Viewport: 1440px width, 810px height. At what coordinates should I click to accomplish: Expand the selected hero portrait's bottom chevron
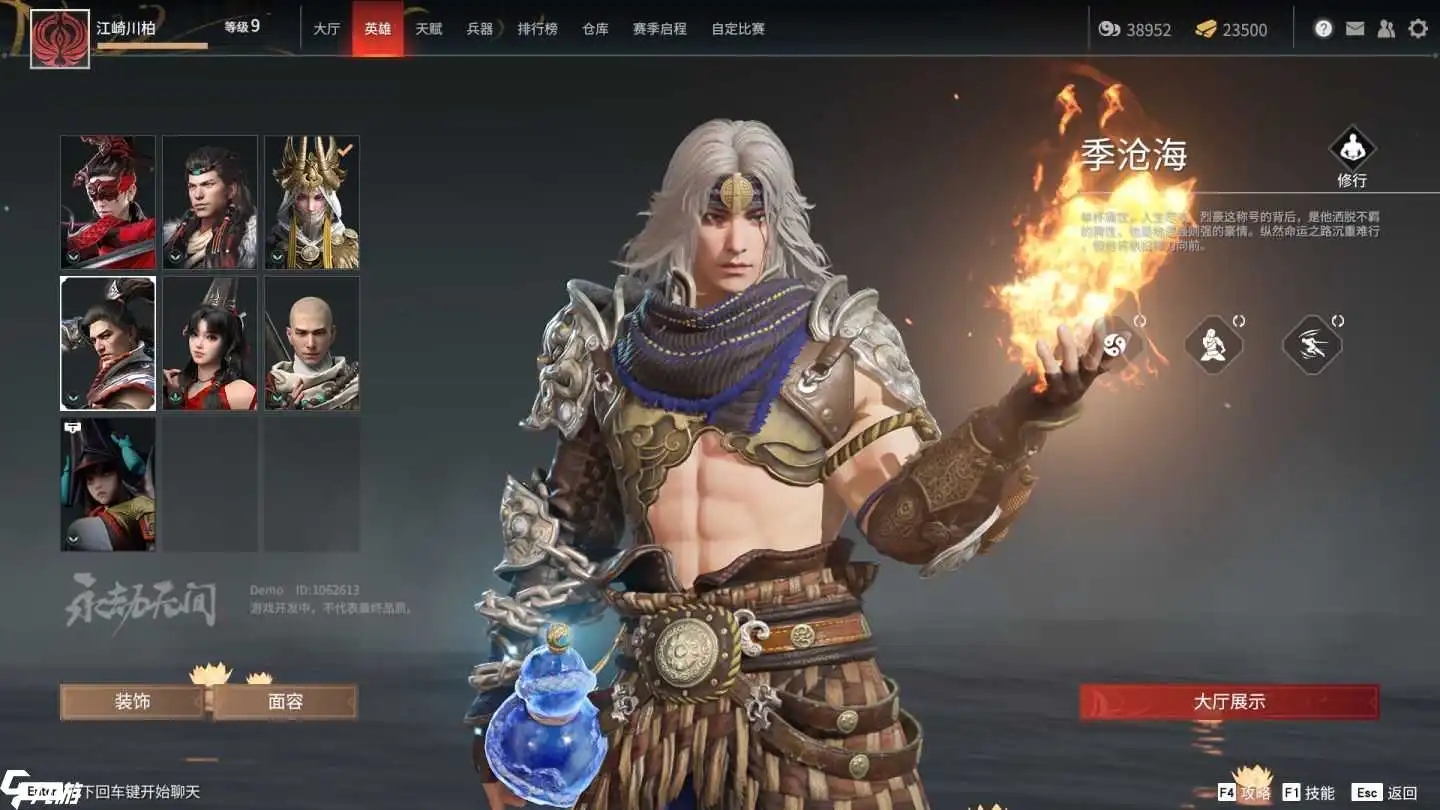pyautogui.click(x=71, y=399)
